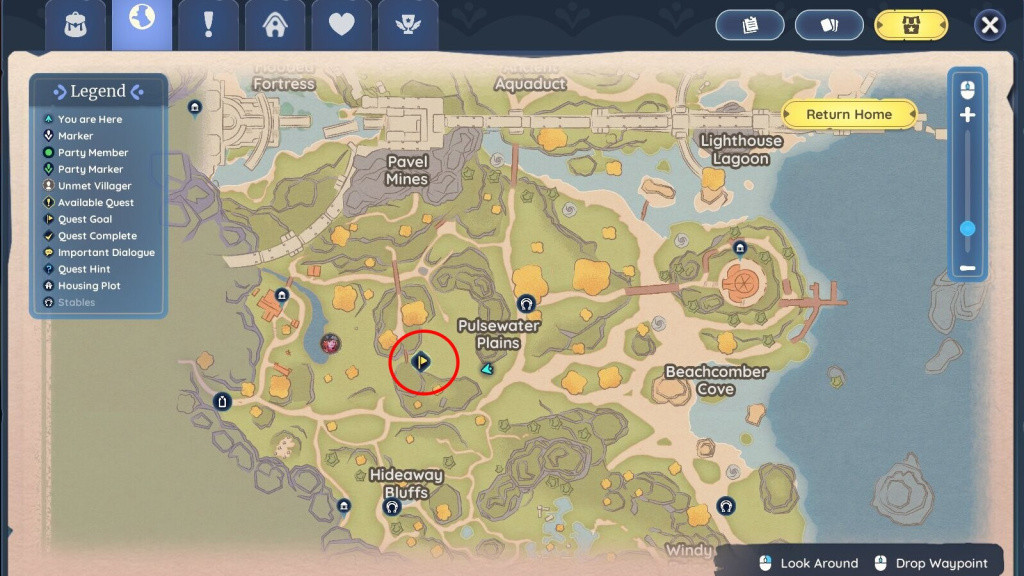
Task: Click the yellow store chest button
Action: (910, 25)
